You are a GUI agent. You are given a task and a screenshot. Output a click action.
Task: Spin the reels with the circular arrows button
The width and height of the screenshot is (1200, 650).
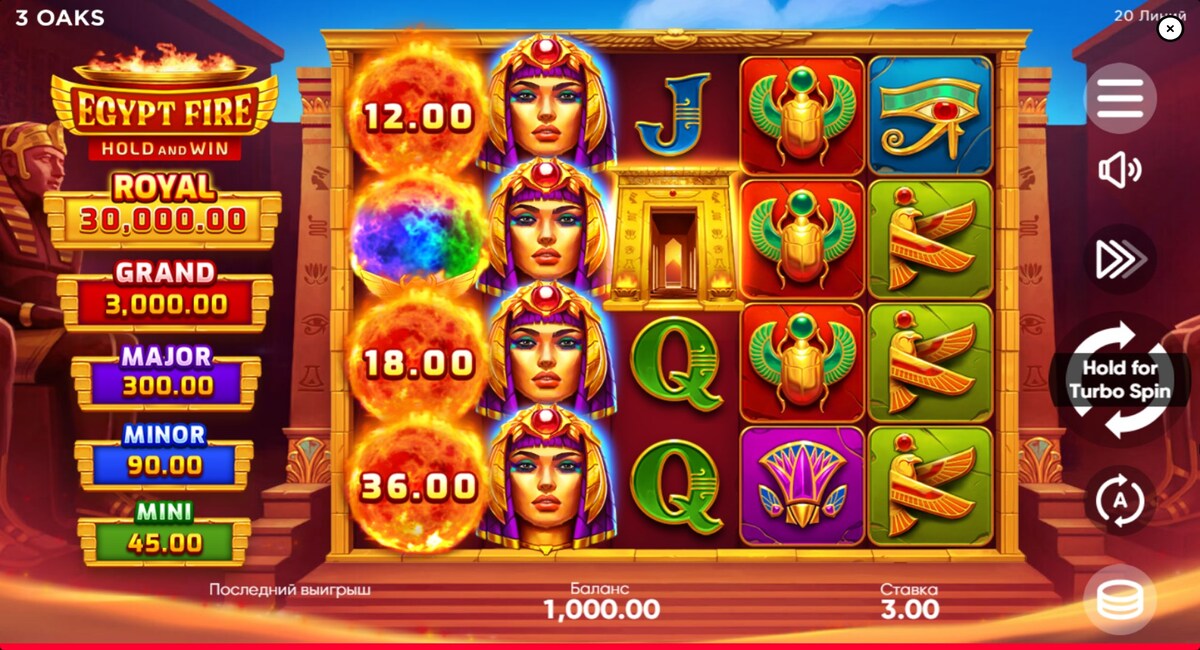tap(1120, 380)
